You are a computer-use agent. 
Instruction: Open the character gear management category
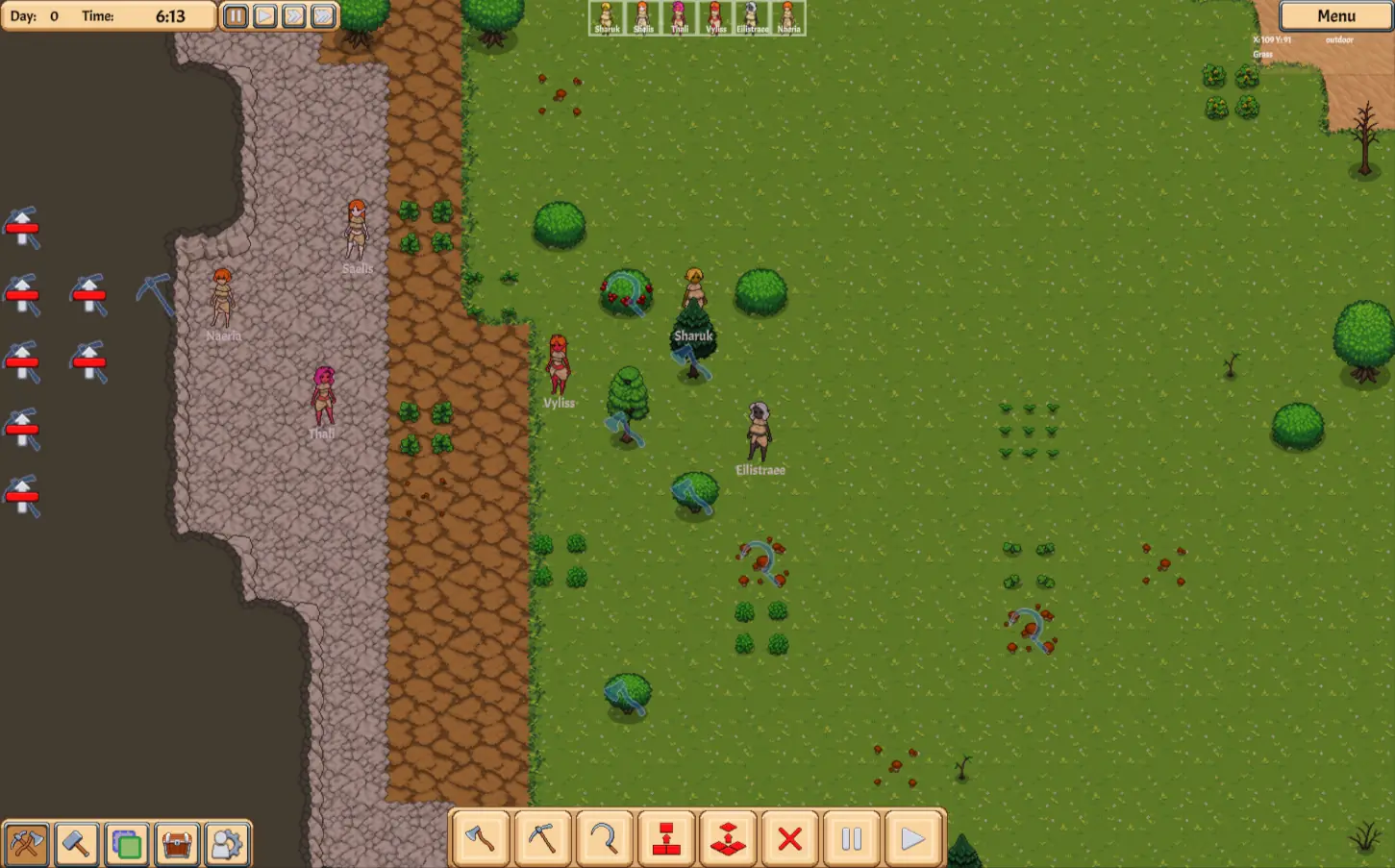point(227,844)
